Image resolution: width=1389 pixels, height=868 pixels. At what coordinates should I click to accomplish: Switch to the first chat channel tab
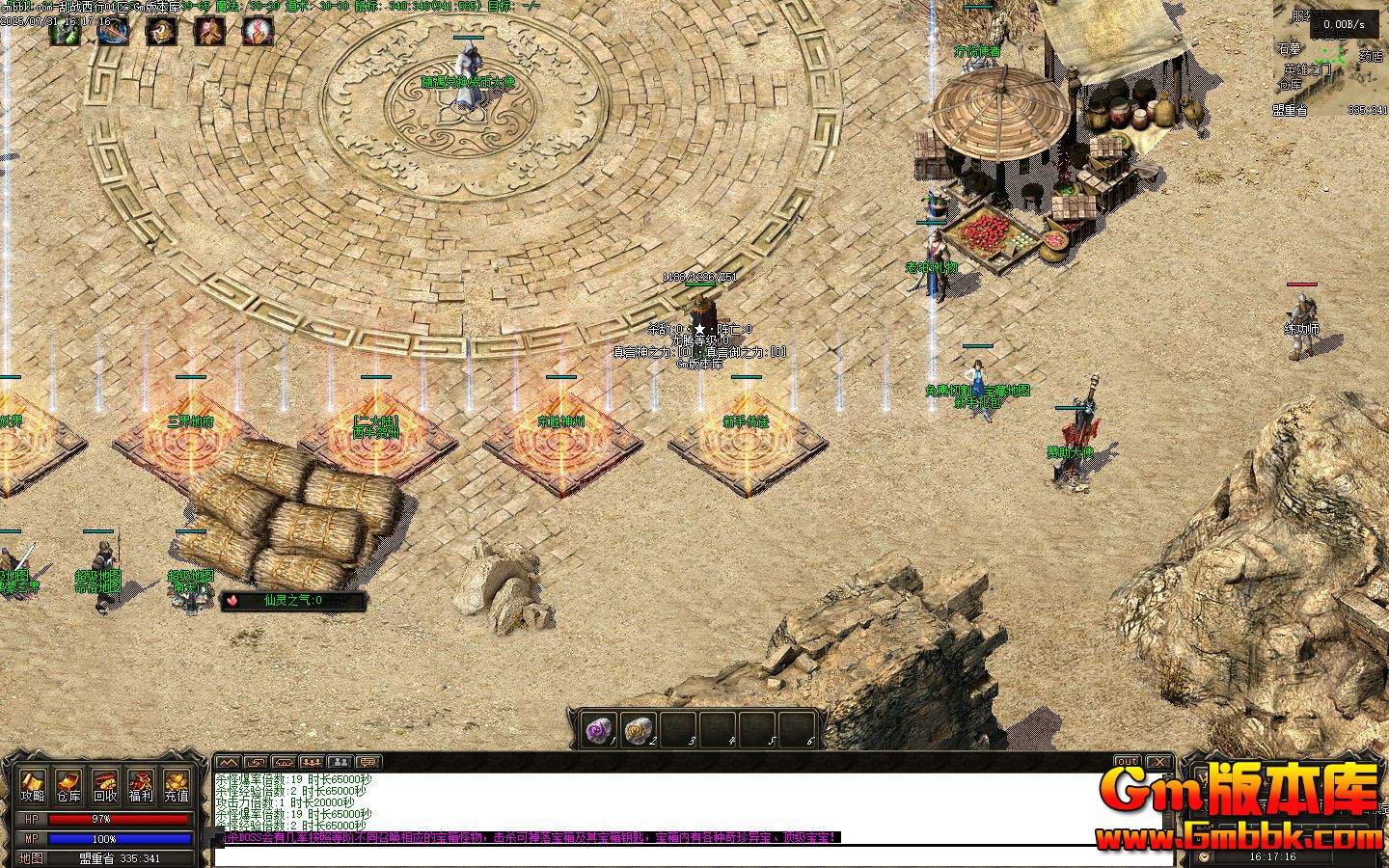pyautogui.click(x=227, y=762)
